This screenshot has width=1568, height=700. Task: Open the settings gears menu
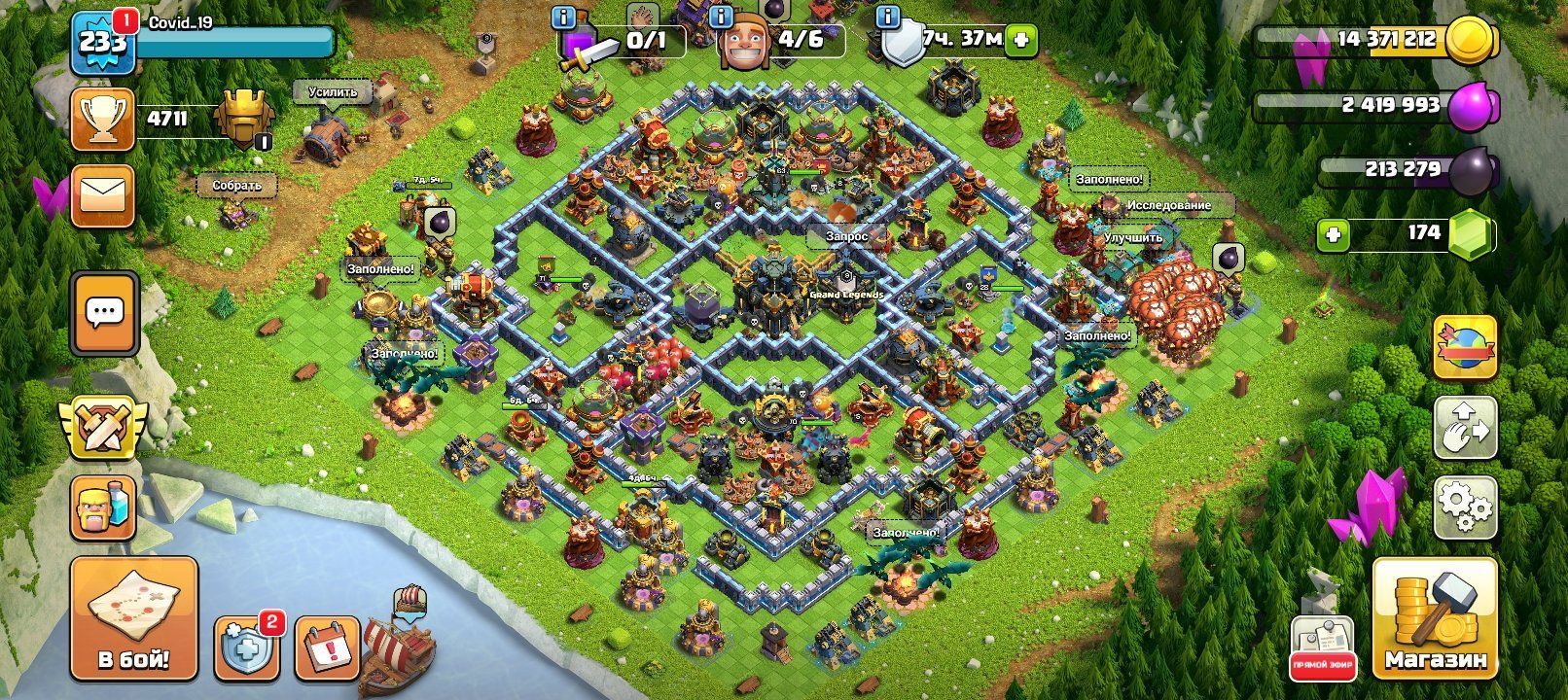point(1465,507)
